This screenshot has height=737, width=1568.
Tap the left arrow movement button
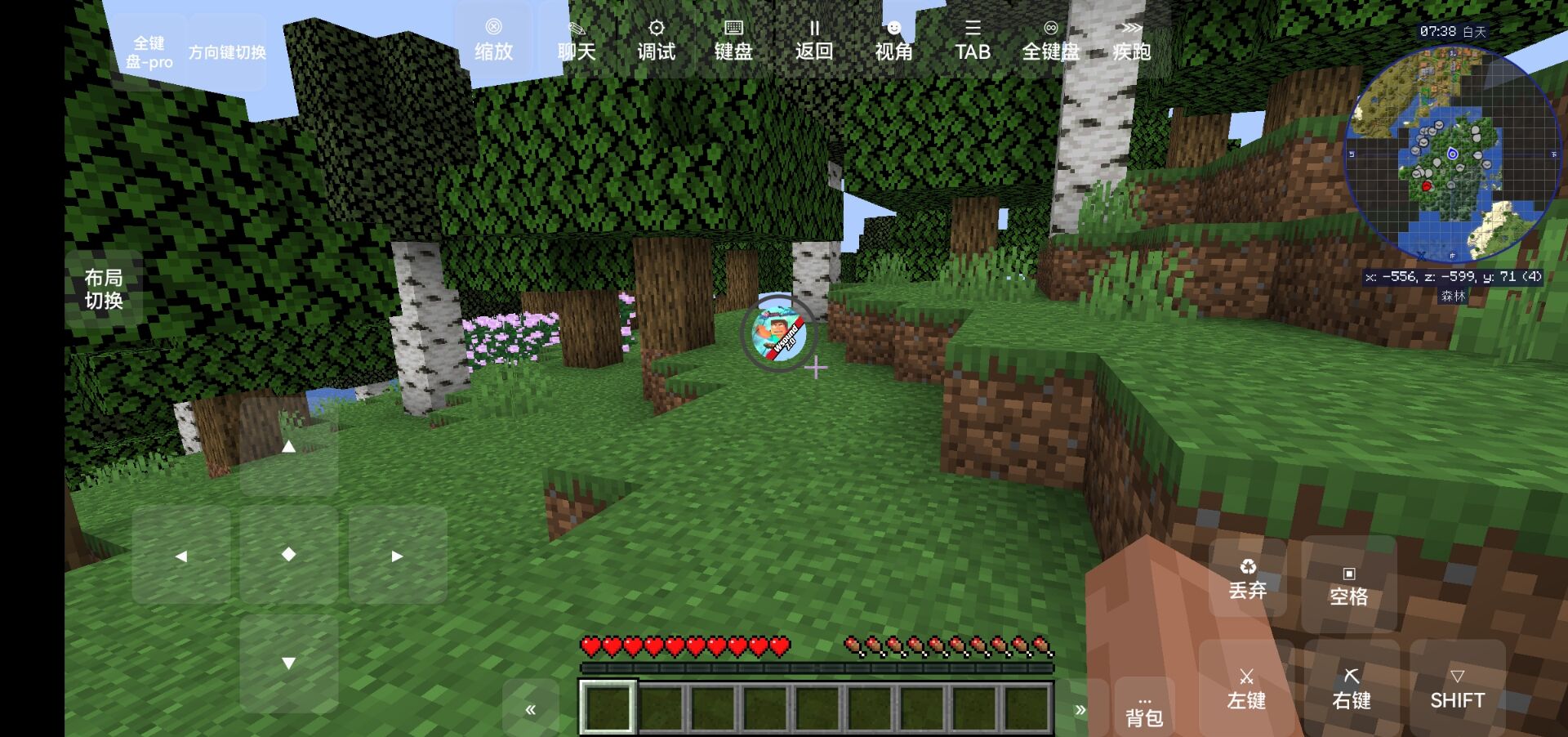tap(181, 556)
